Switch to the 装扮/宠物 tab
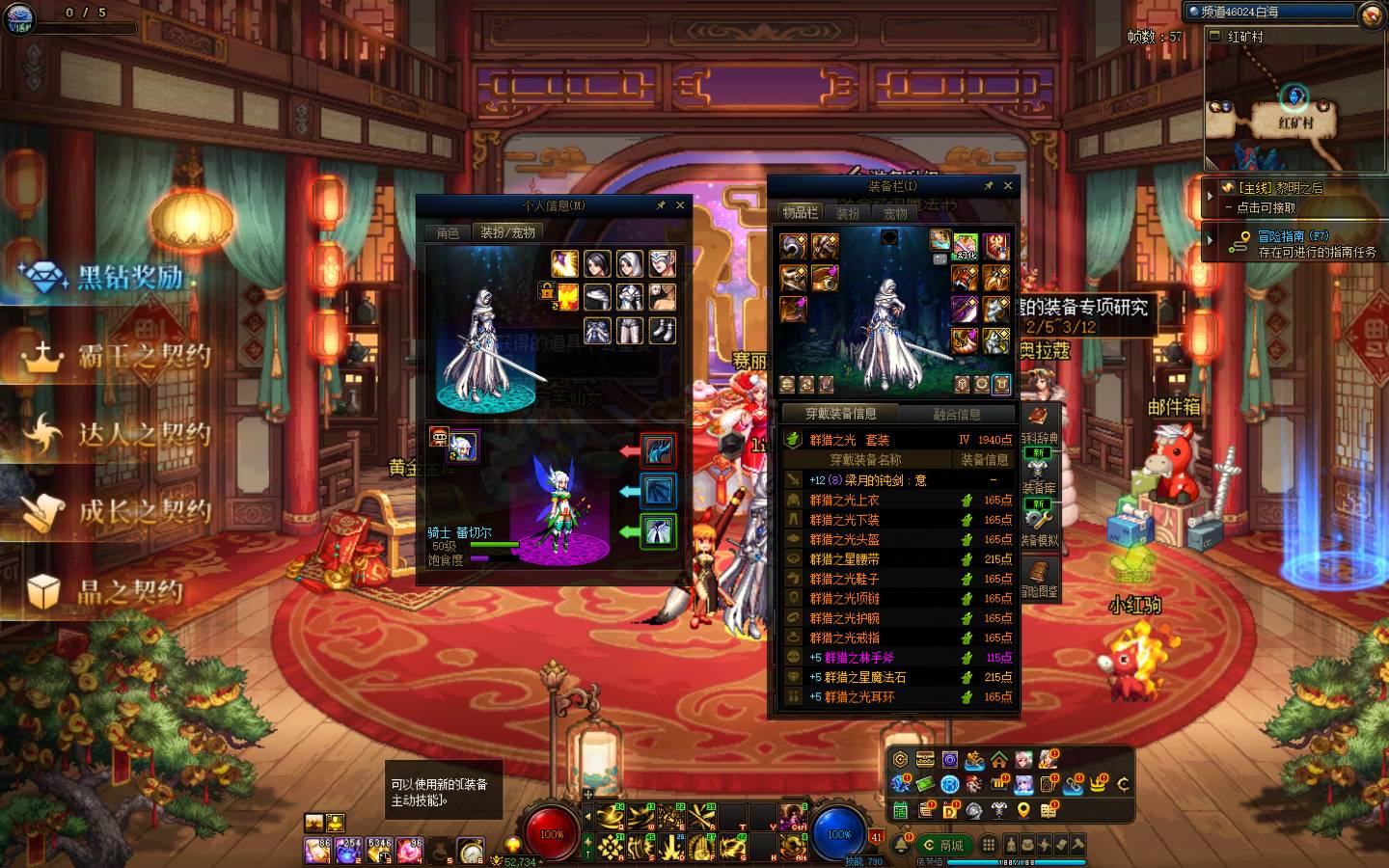The width and height of the screenshot is (1389, 868). [x=507, y=232]
